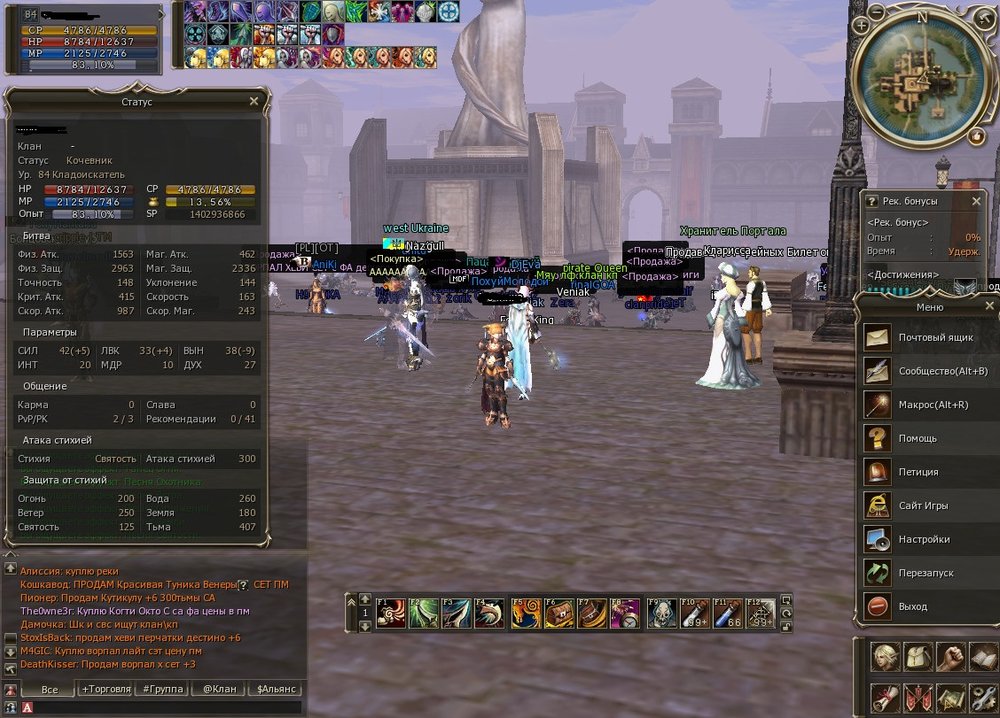Screen dimensions: 1000x718
Task: Use the F6 treasure chest hotbar skill
Action: pyautogui.click(x=559, y=612)
